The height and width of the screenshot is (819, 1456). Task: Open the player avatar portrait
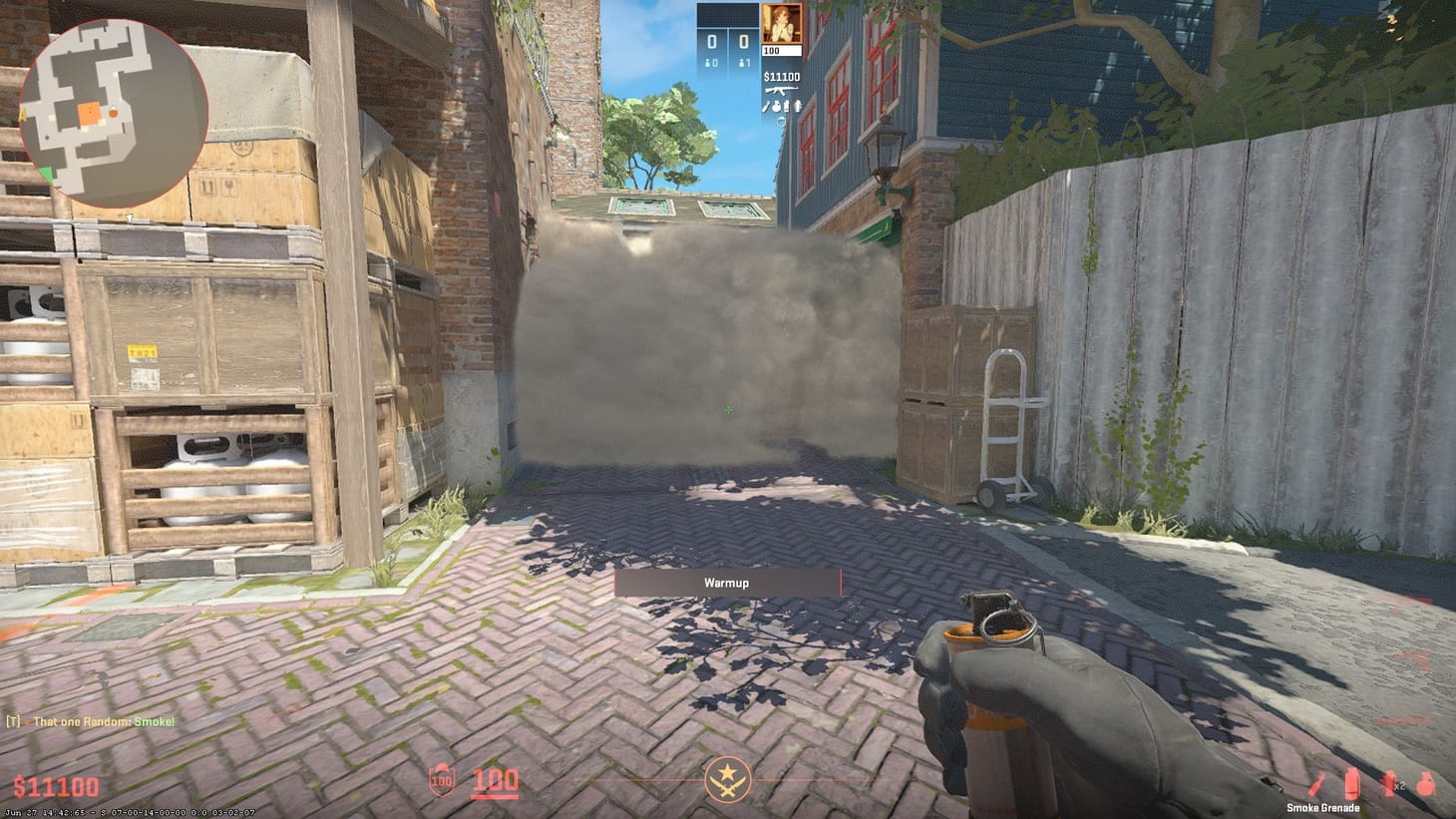[781, 24]
